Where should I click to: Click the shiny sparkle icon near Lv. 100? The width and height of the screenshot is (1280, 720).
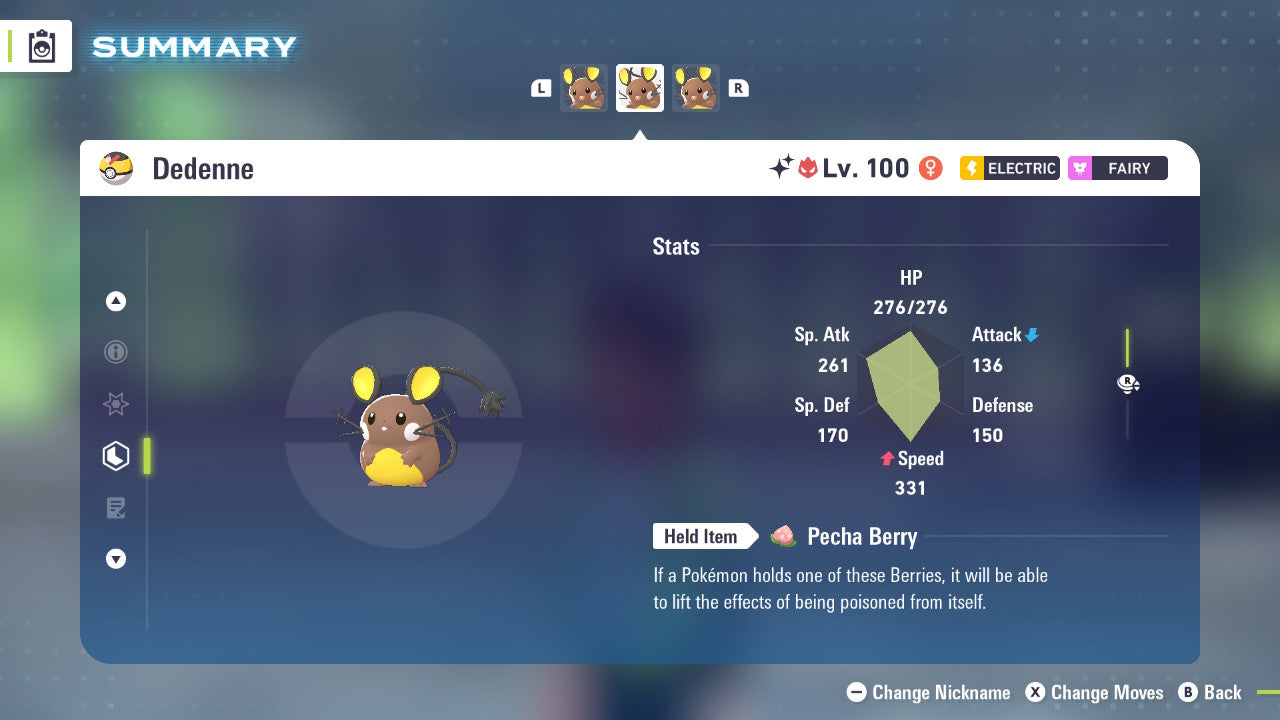point(784,168)
